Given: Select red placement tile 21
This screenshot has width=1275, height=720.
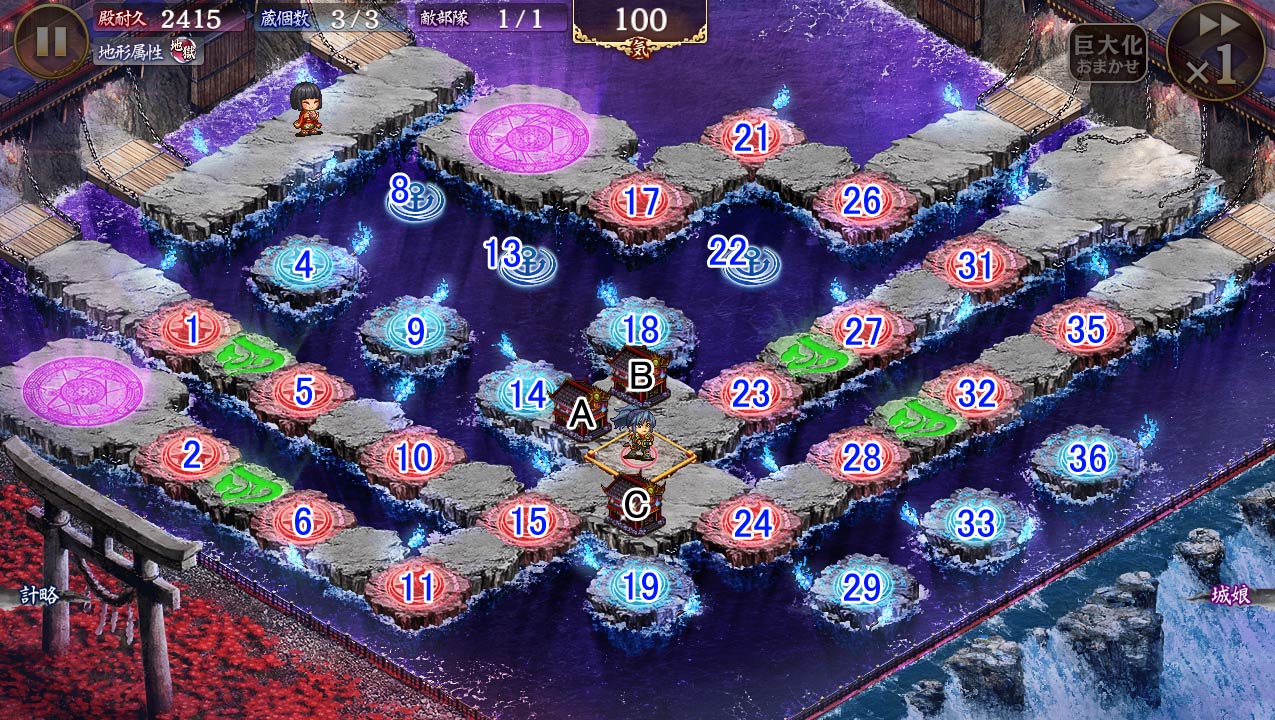Looking at the screenshot, I should (751, 140).
